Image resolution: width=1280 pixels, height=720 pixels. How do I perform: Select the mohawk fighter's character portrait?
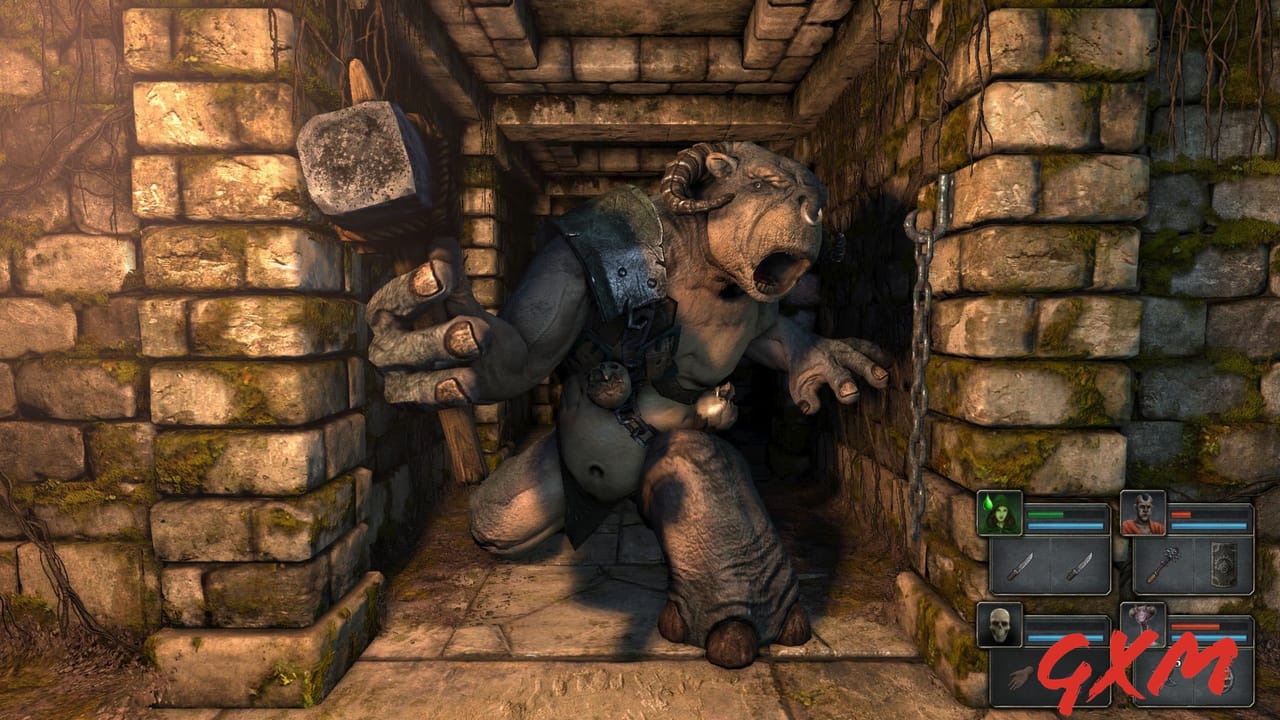(x=1143, y=512)
